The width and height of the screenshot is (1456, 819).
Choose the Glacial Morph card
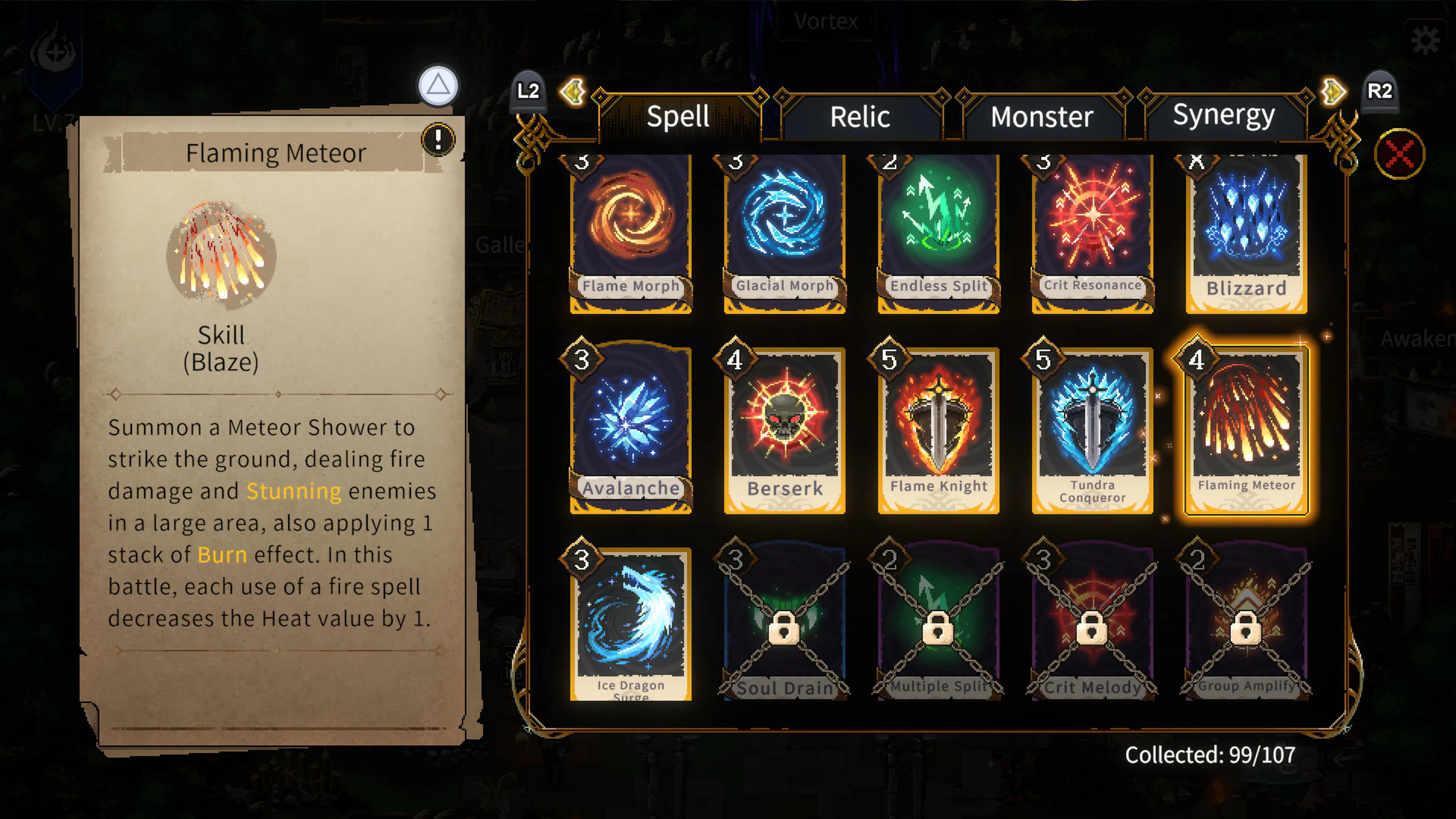point(784,232)
